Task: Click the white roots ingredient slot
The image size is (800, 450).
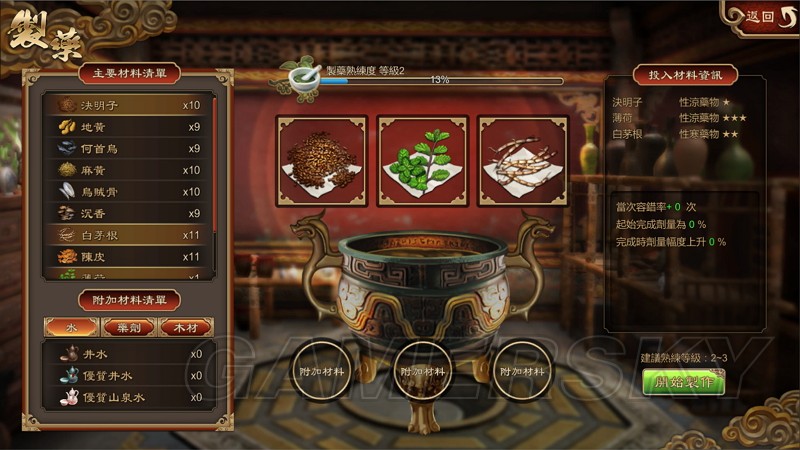Action: (523, 160)
